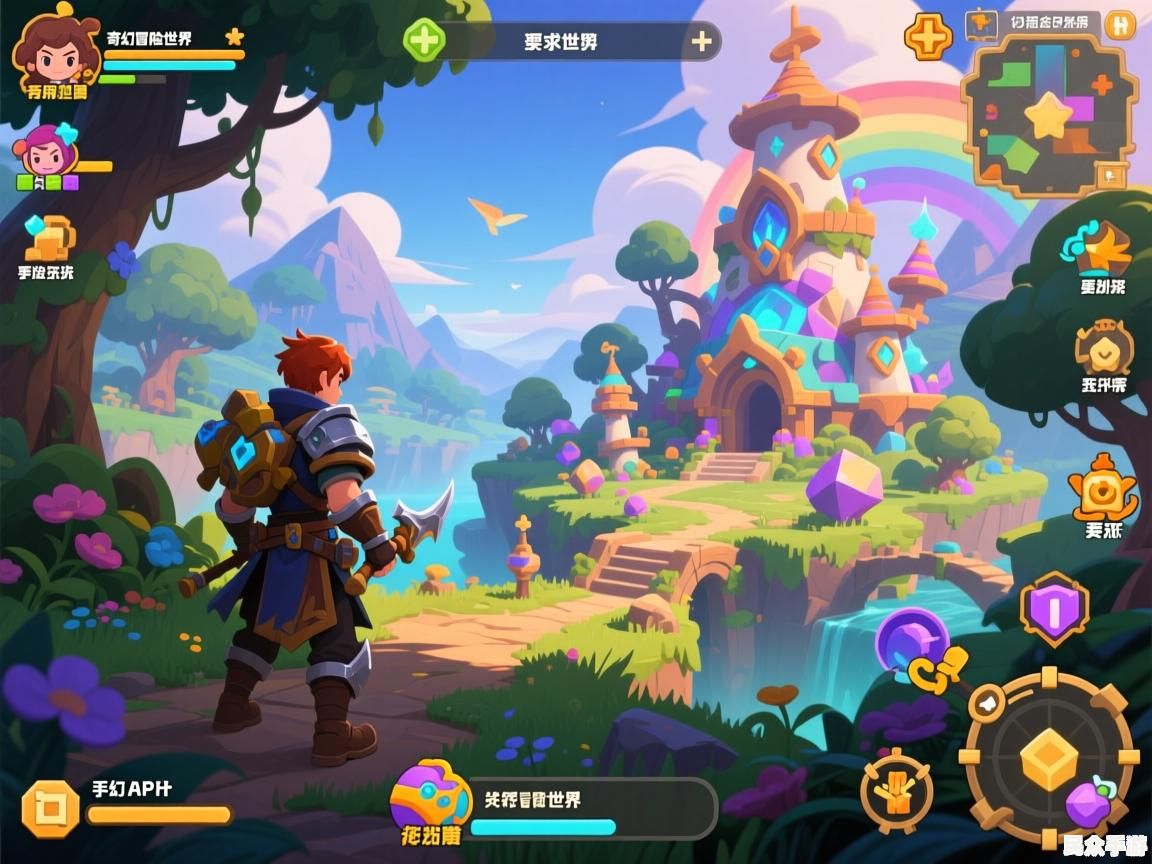Click the yellow square icon button
Viewport: 1152px width, 864px height.
[x=50, y=808]
